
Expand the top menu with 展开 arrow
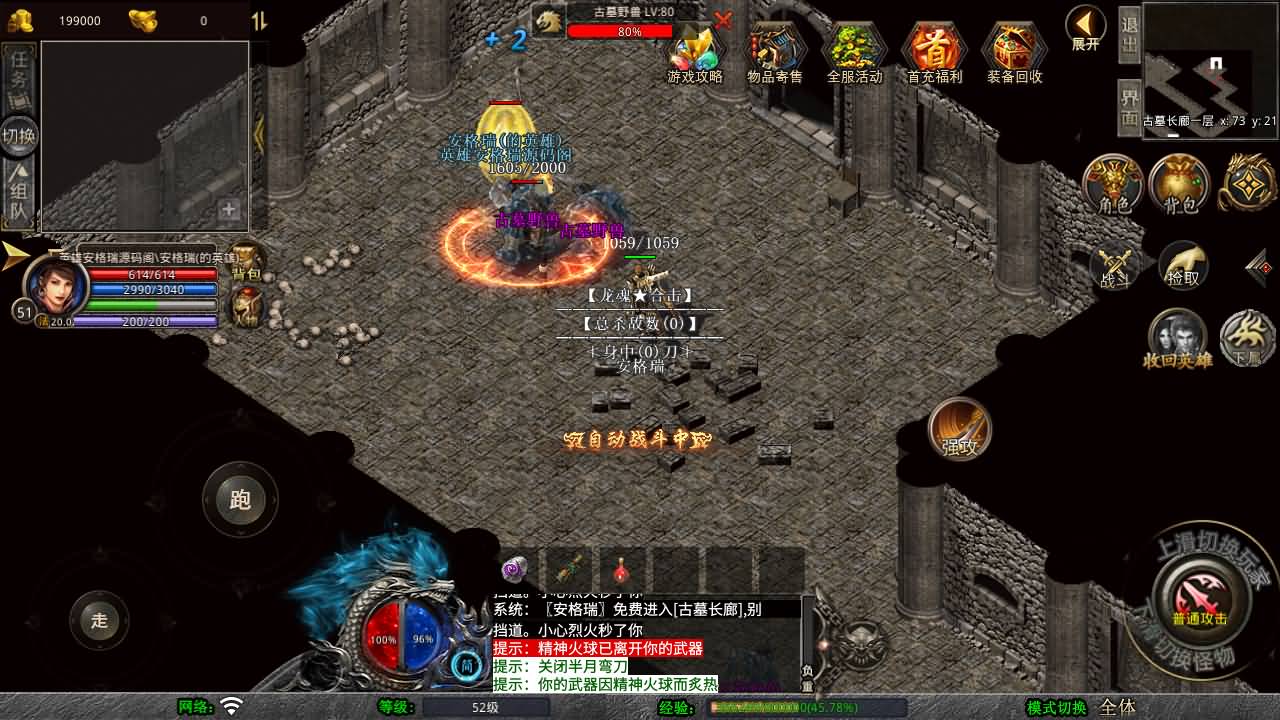coord(1085,28)
